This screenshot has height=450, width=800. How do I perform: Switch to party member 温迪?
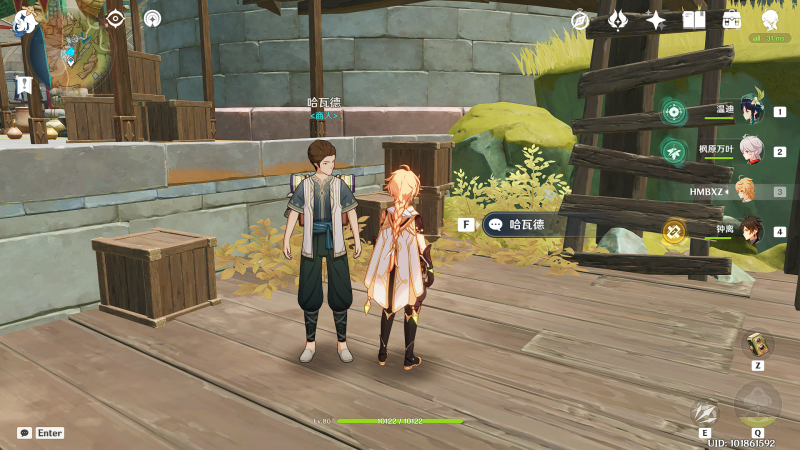748,112
